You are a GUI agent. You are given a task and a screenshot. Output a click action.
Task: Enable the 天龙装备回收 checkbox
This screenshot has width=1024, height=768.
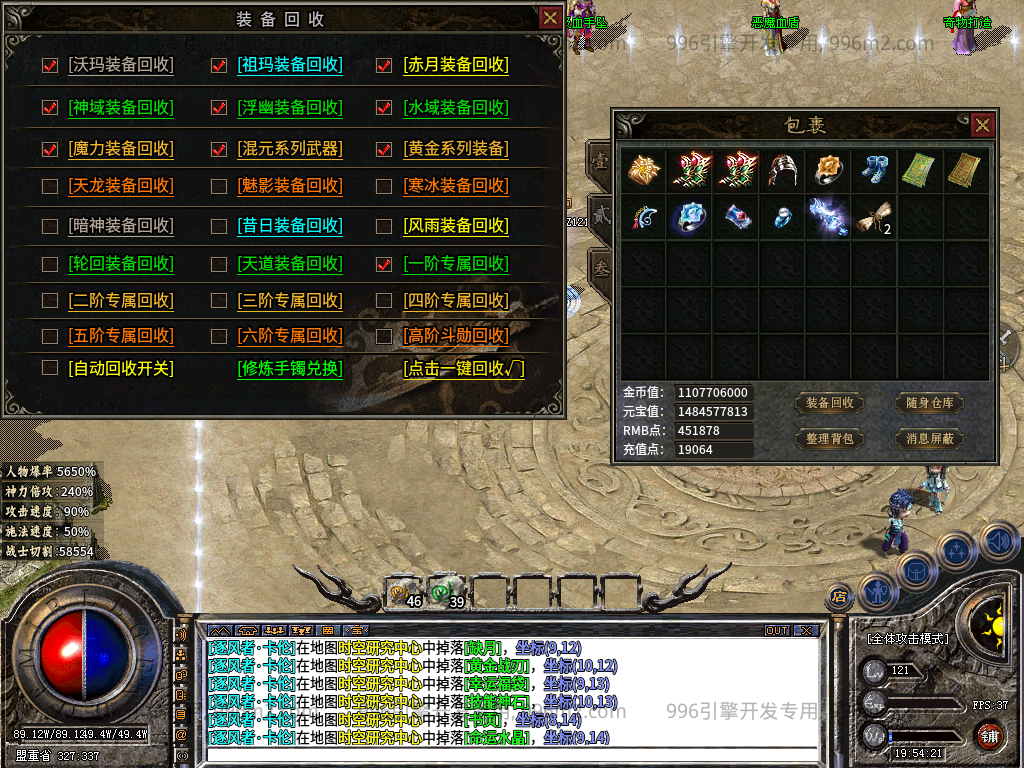pos(50,186)
